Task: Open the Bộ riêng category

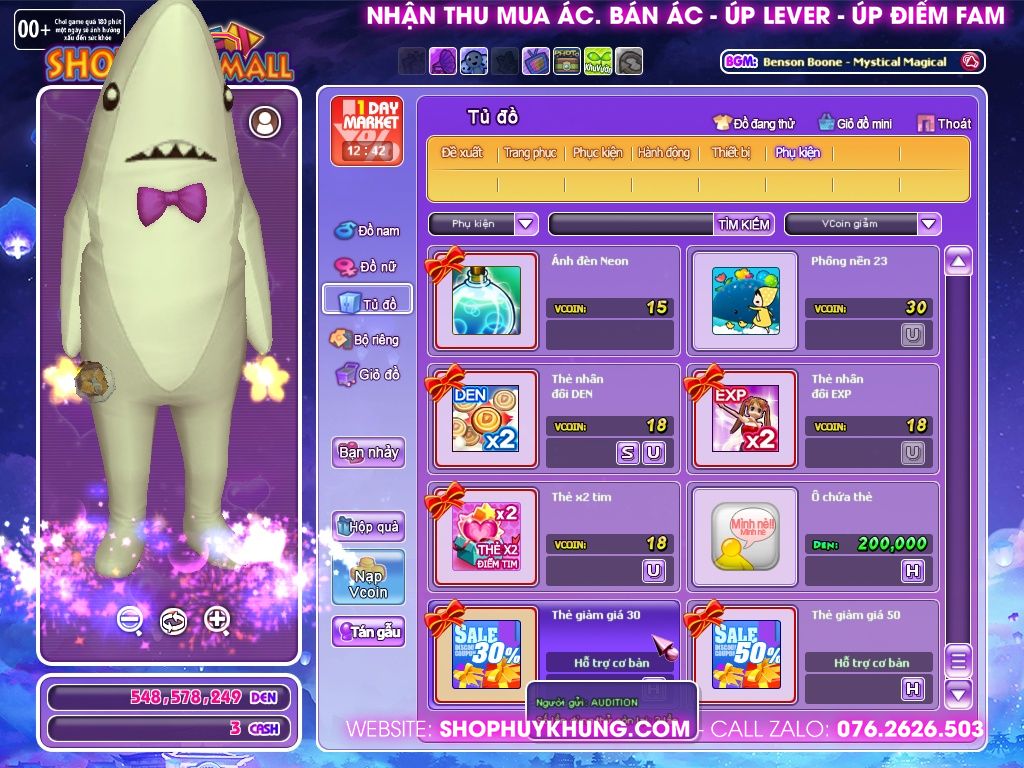Action: (367, 339)
